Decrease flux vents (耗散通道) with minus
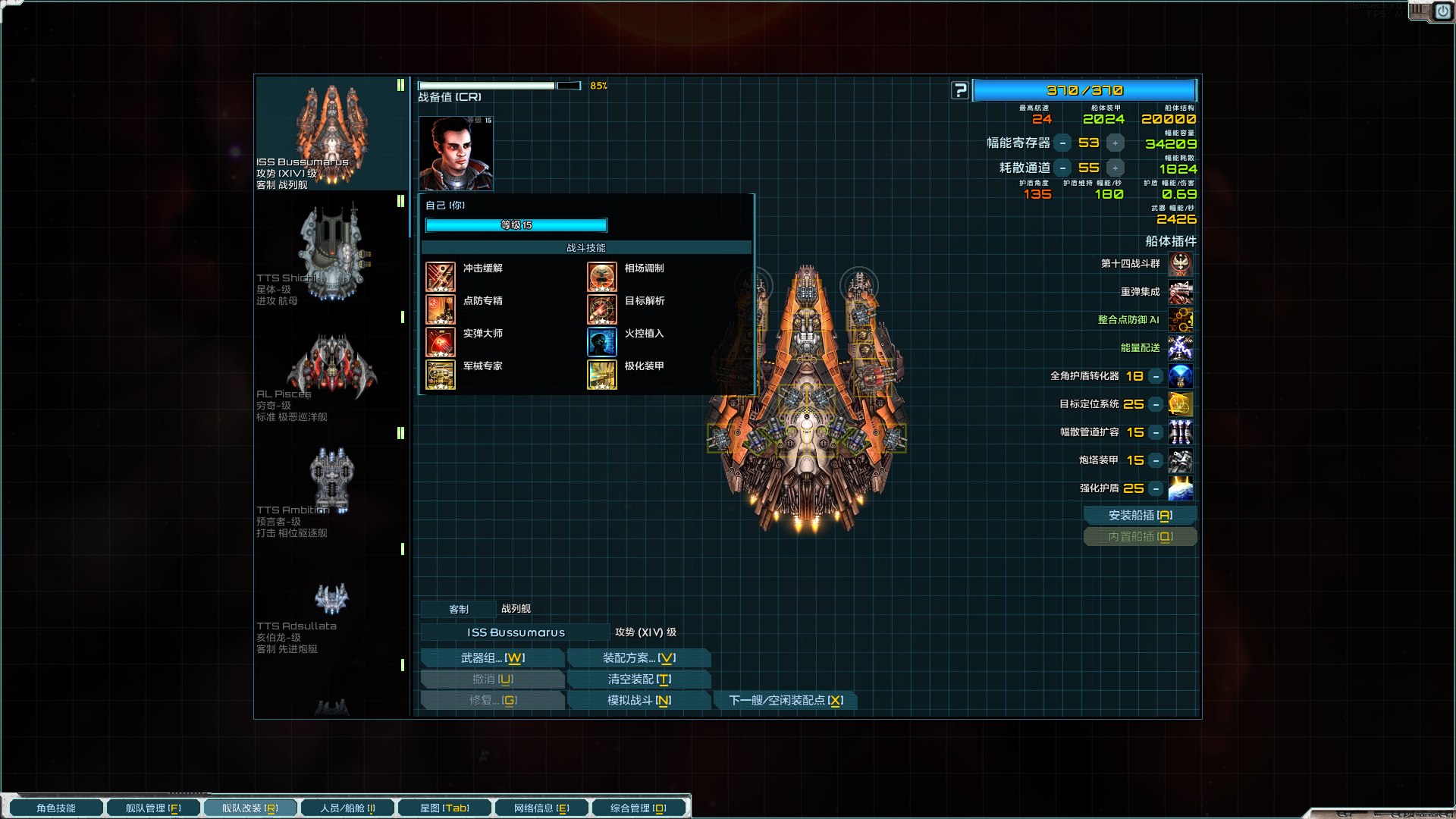This screenshot has width=1456, height=819. pos(1062,168)
